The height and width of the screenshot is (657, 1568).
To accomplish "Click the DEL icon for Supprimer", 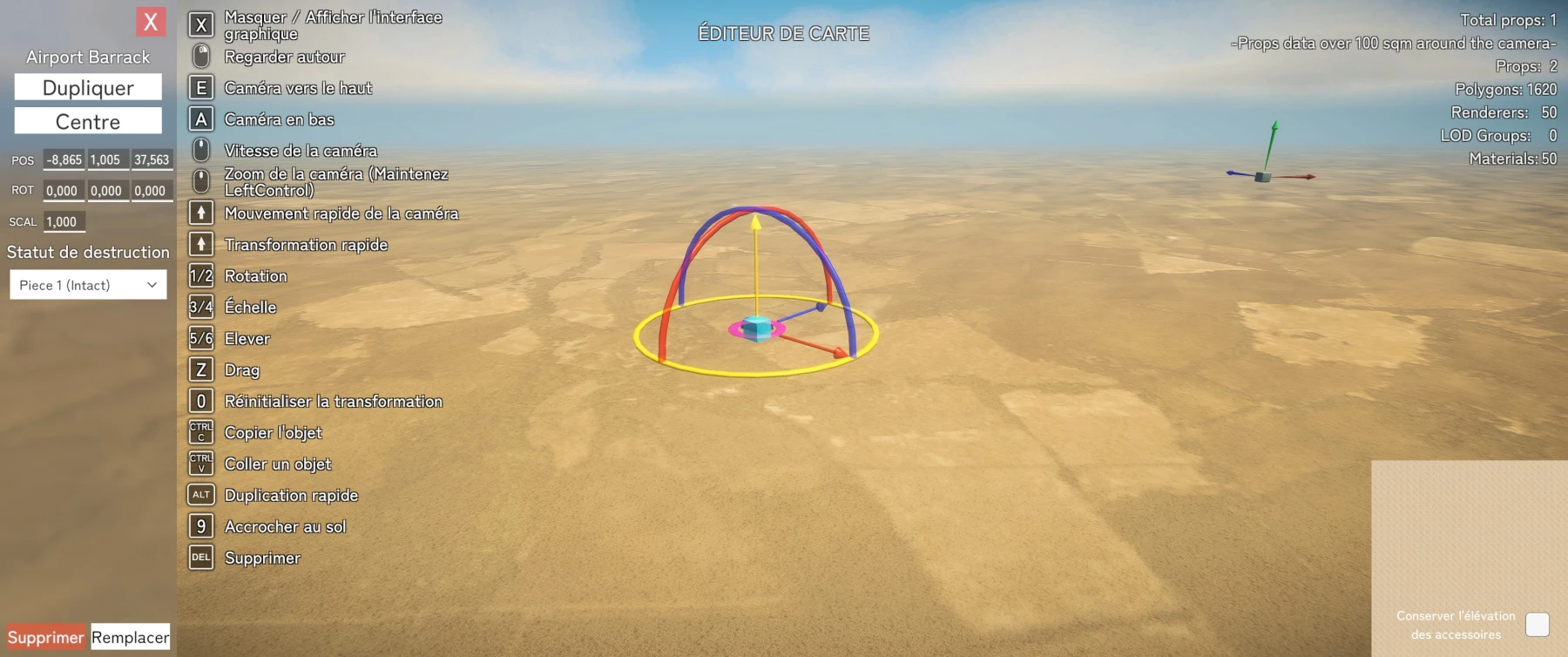I will pos(200,558).
